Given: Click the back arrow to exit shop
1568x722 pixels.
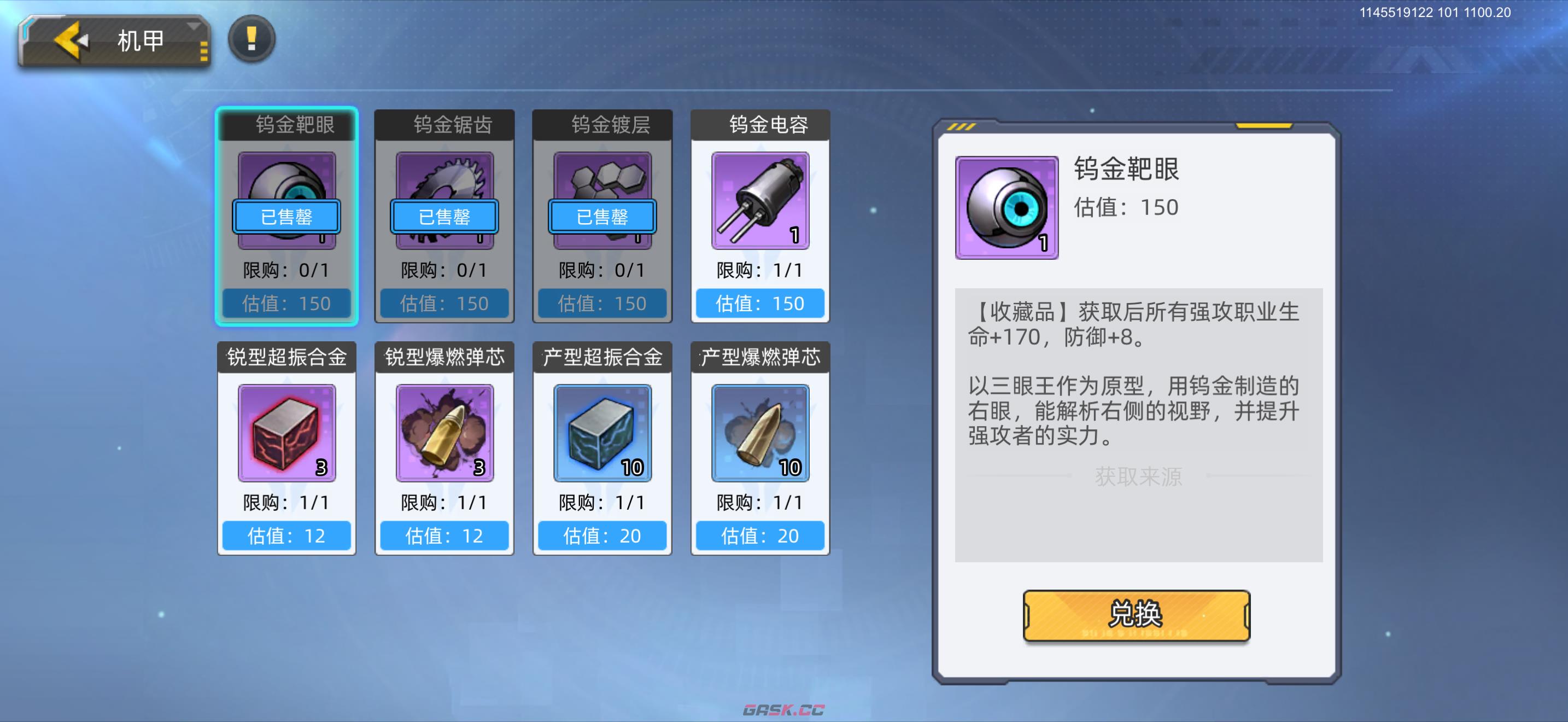Looking at the screenshot, I should tap(69, 39).
